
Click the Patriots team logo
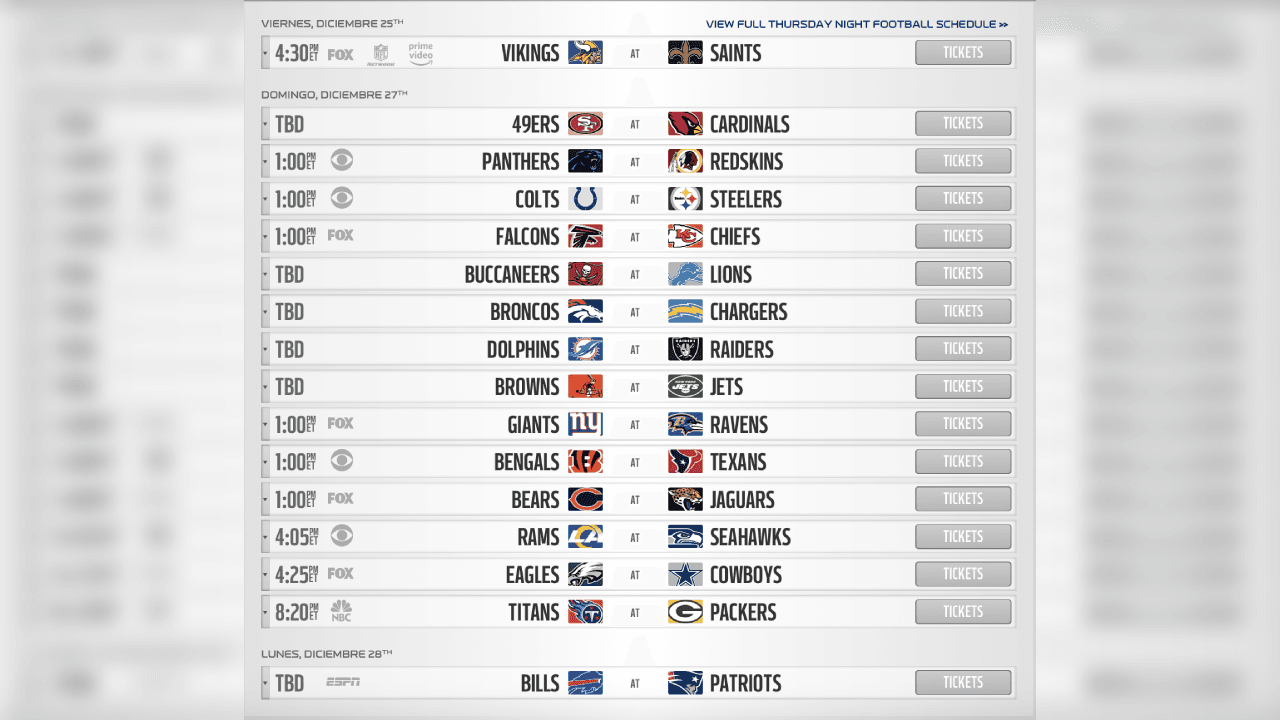(x=685, y=683)
